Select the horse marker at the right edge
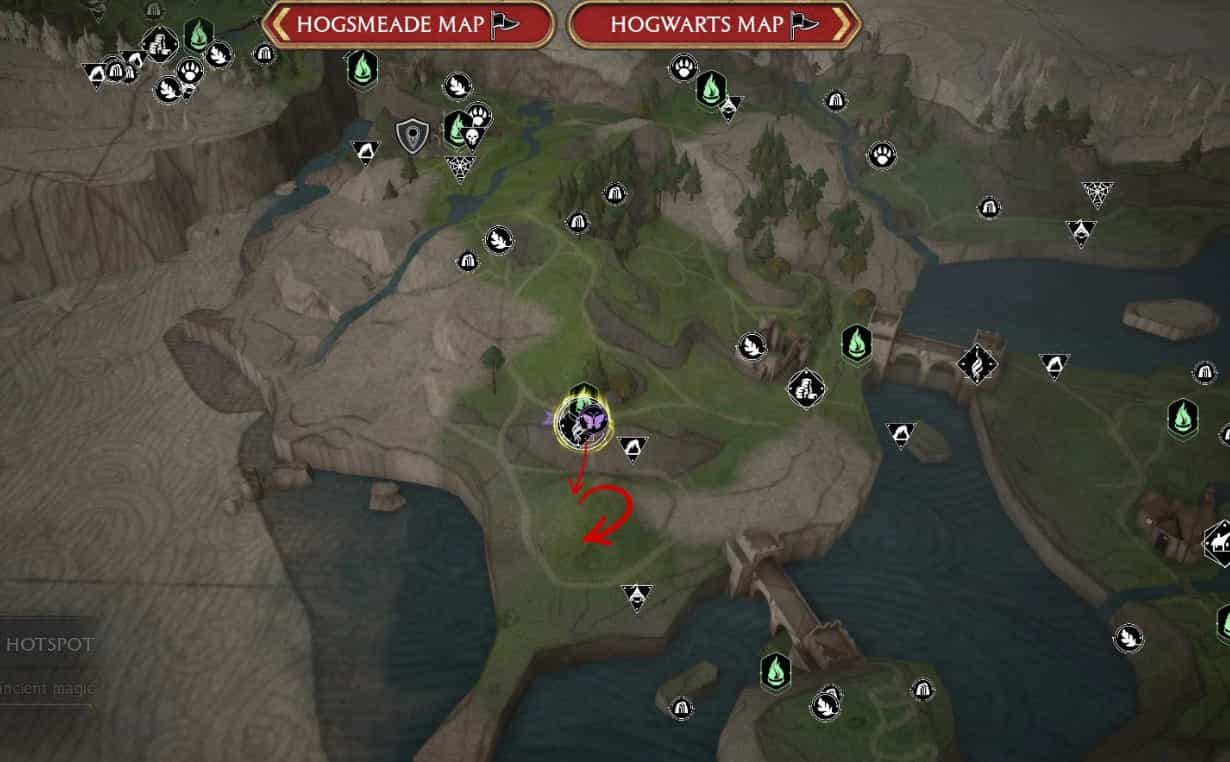Screen dimensions: 1230x762 [x=1220, y=541]
